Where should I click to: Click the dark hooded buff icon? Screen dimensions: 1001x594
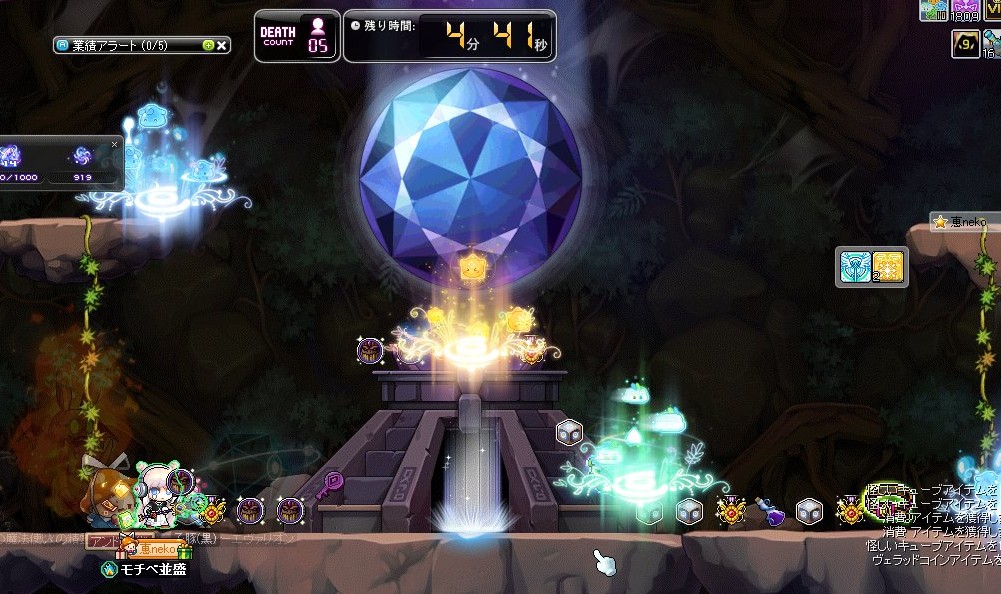(x=966, y=44)
